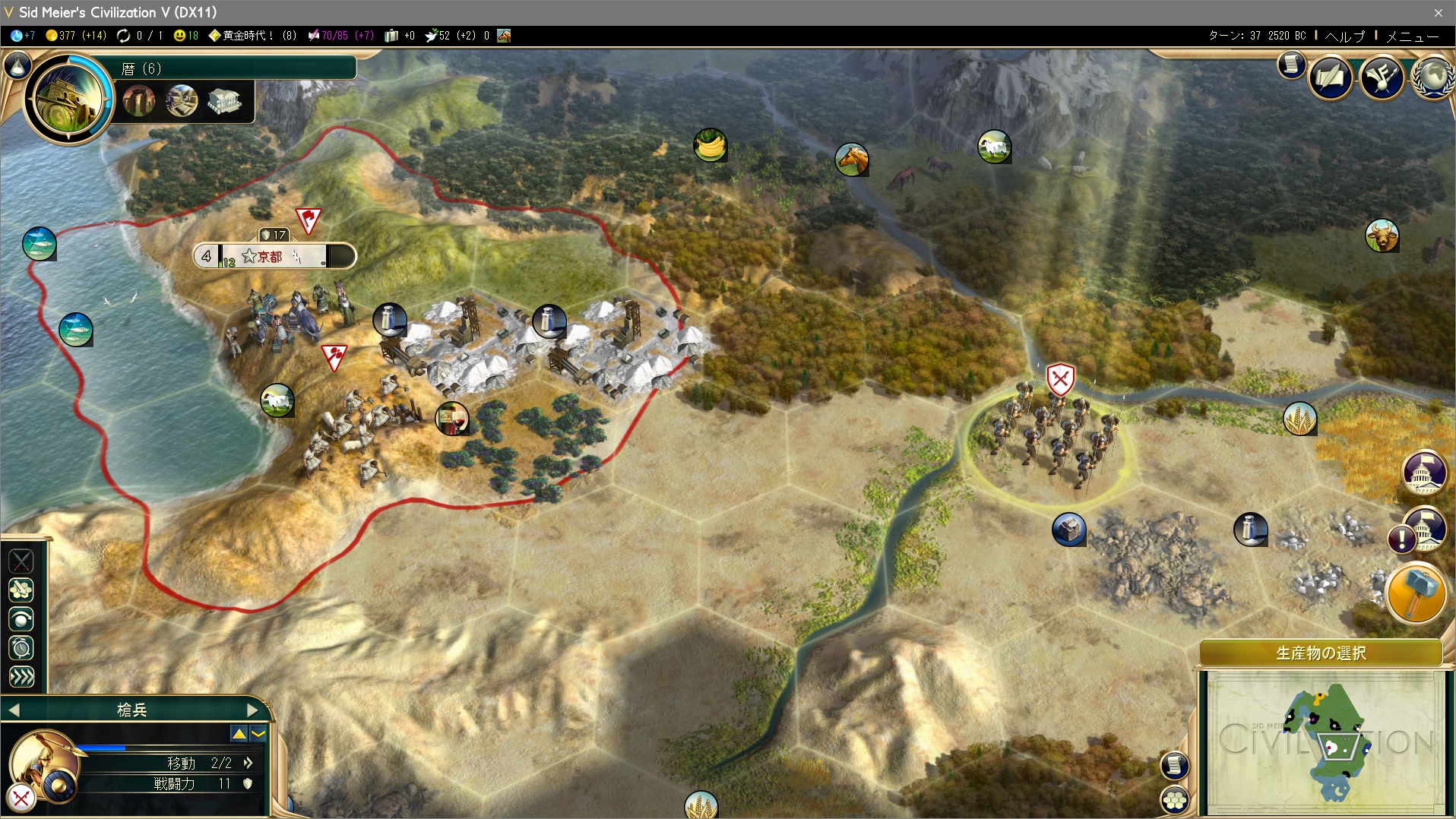Open the メニュー game menu

coord(1412,36)
